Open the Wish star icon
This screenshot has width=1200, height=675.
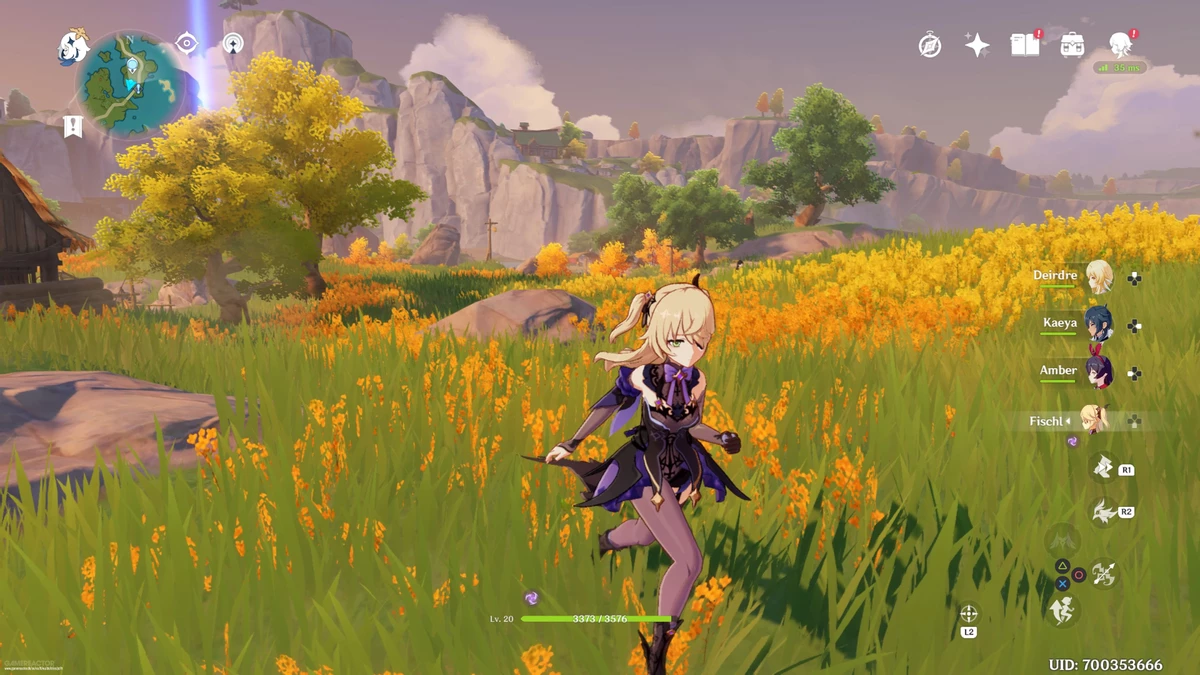[x=977, y=45]
